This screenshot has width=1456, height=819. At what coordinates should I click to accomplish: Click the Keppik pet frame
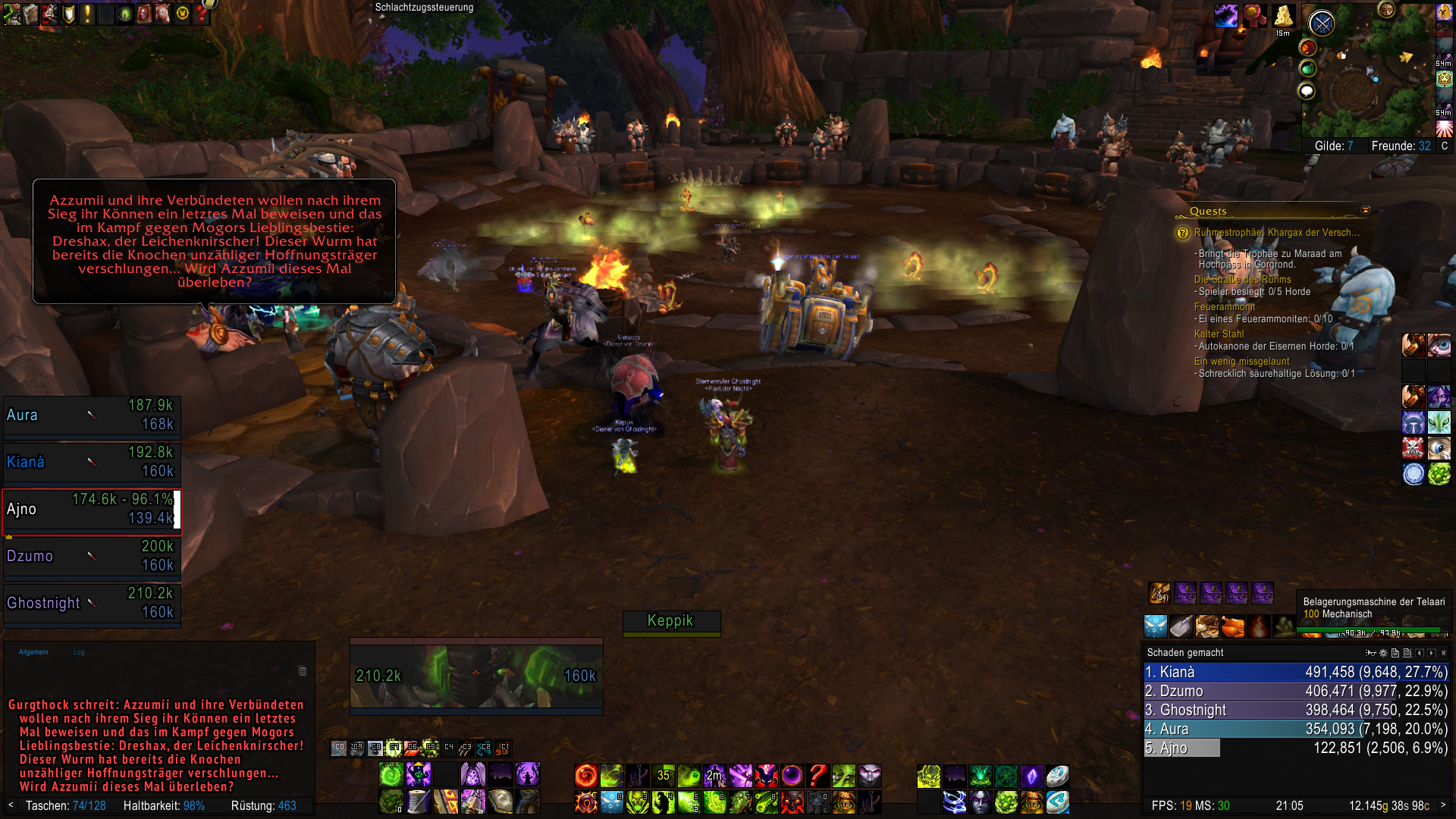670,621
